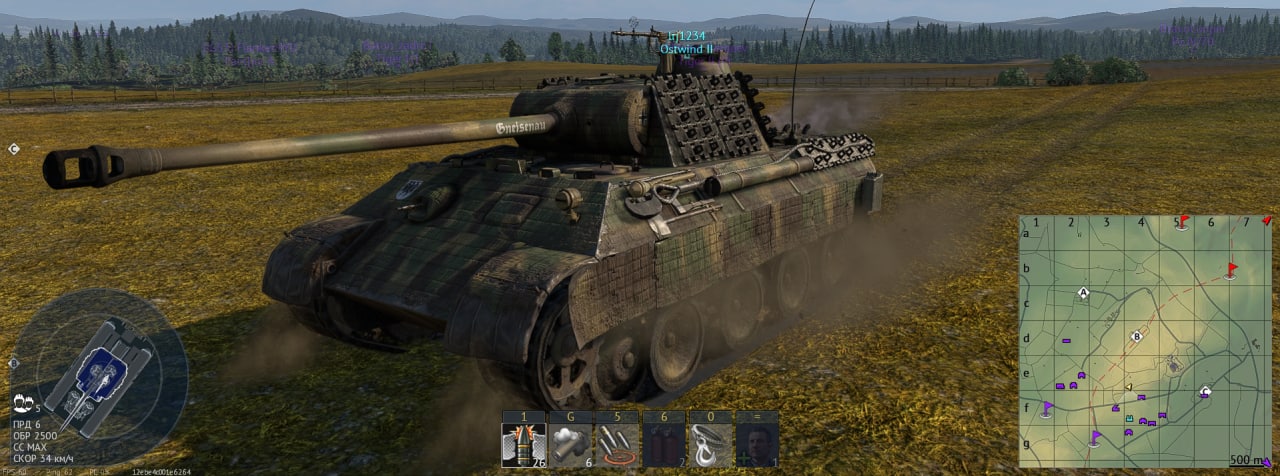Click capture point A on minimap
Screen dimensions: 1280x476
1082,294
